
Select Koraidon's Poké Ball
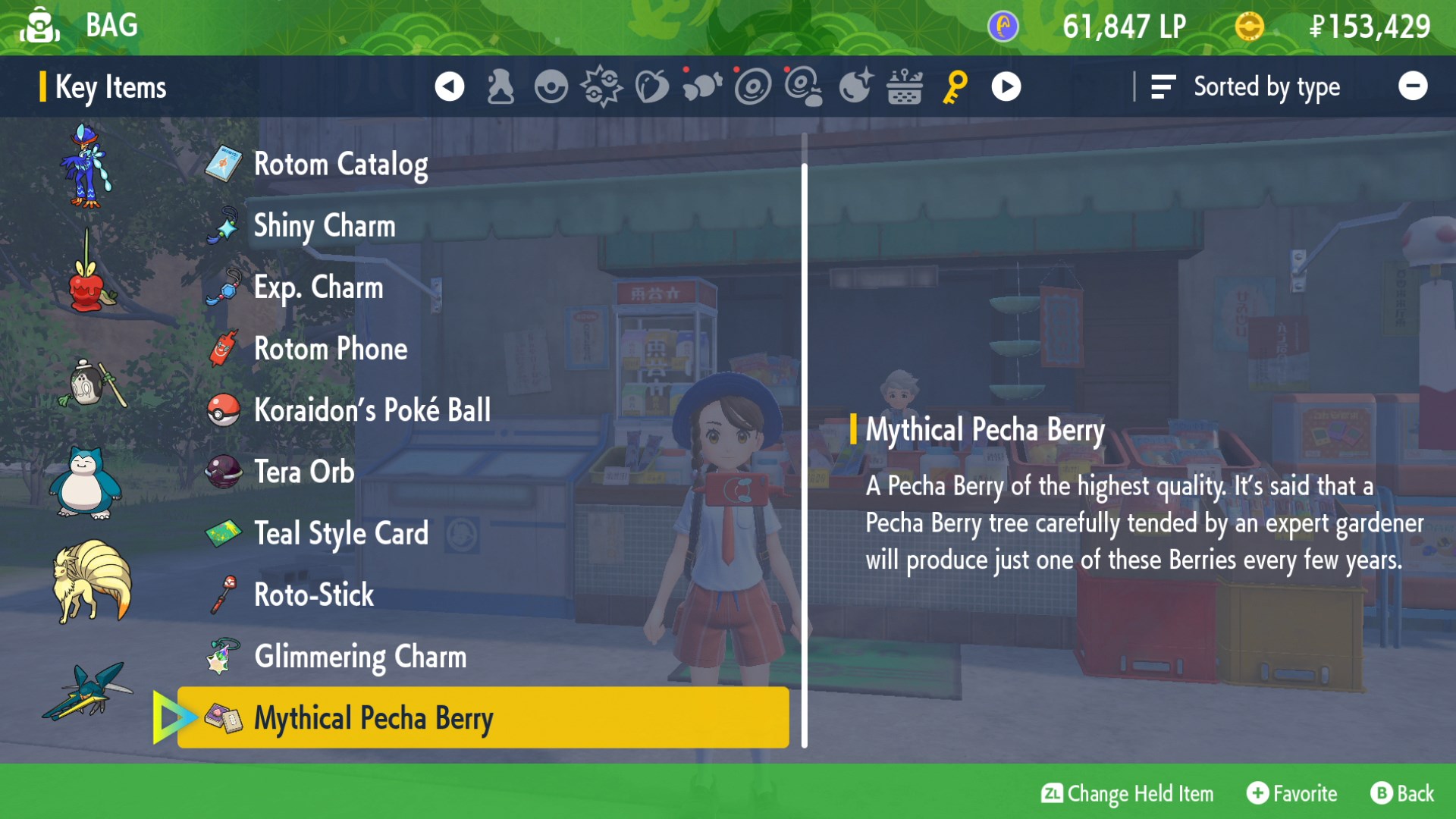click(x=372, y=410)
